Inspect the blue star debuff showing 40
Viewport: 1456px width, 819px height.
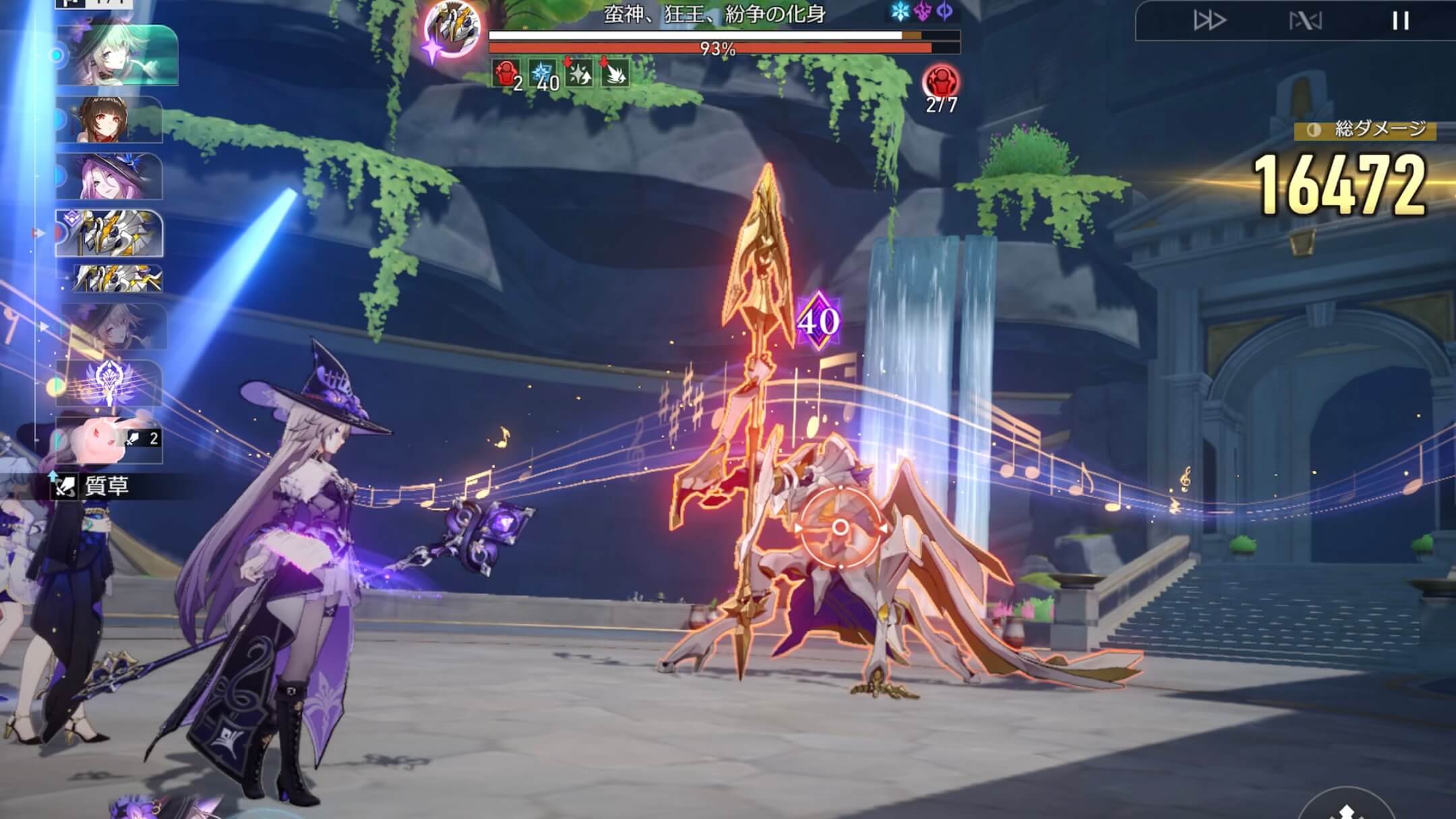(542, 73)
